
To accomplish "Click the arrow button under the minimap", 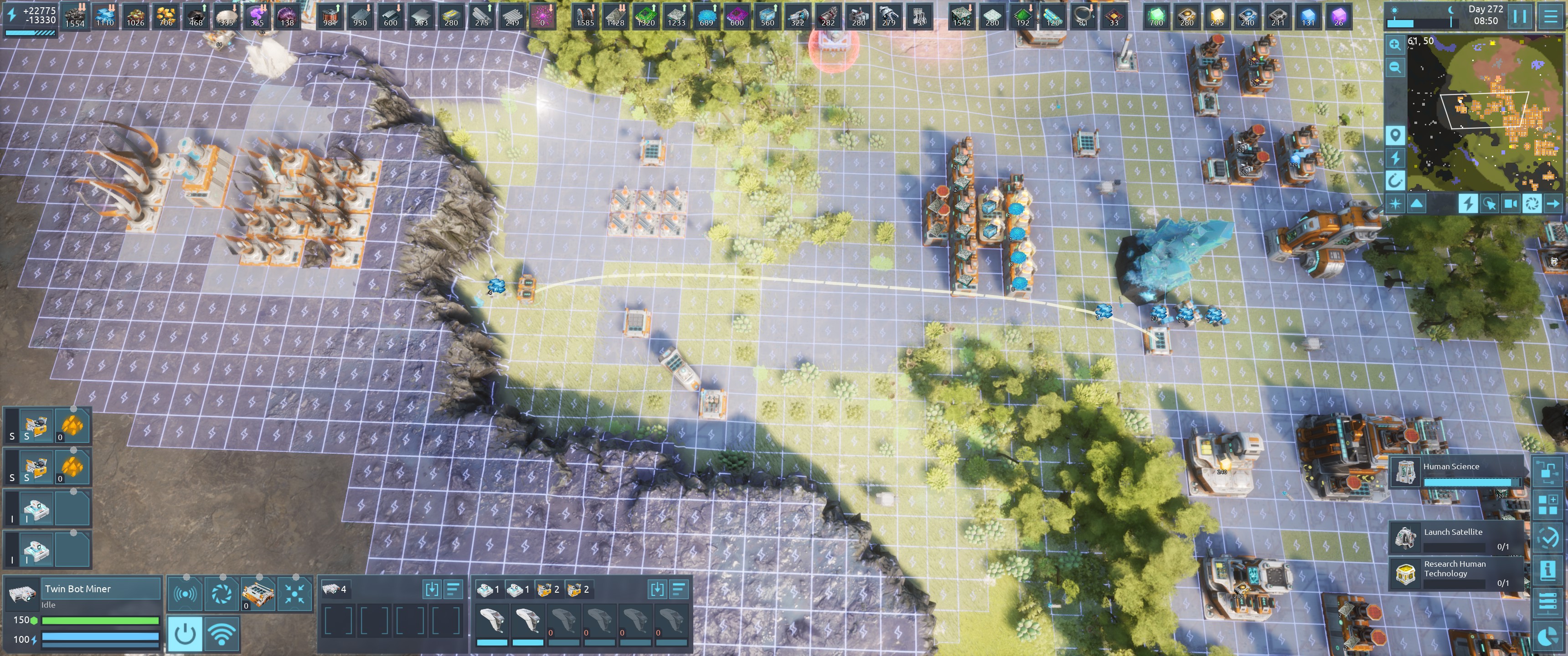I will coord(1553,204).
